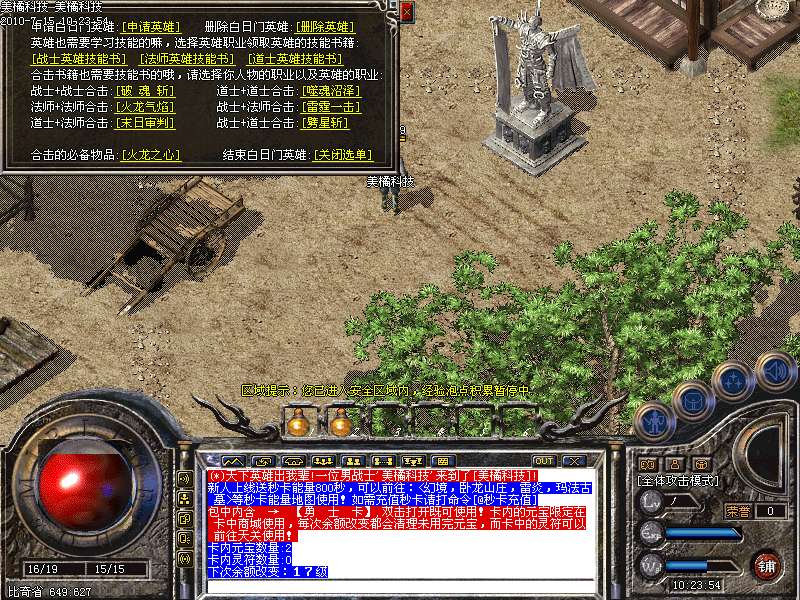The image size is (800, 600).
Task: Toggle sound with the speaker button
Action: click(774, 370)
